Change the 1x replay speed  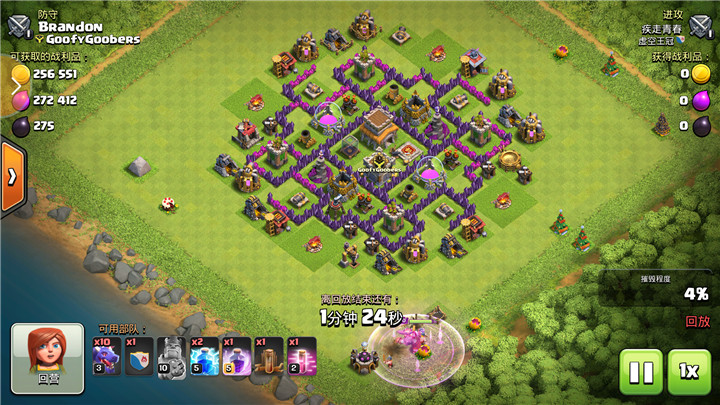(689, 372)
